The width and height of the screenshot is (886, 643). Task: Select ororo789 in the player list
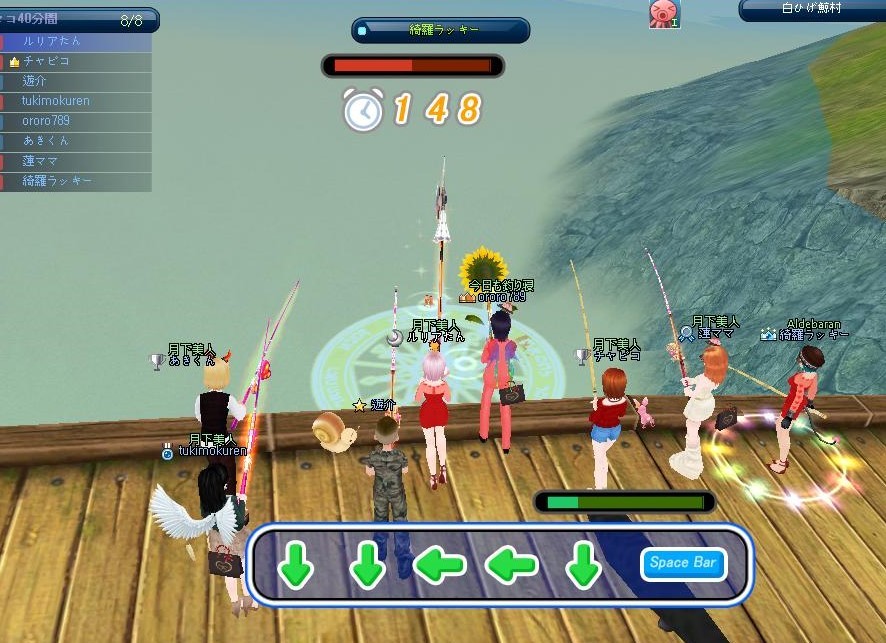(x=76, y=121)
